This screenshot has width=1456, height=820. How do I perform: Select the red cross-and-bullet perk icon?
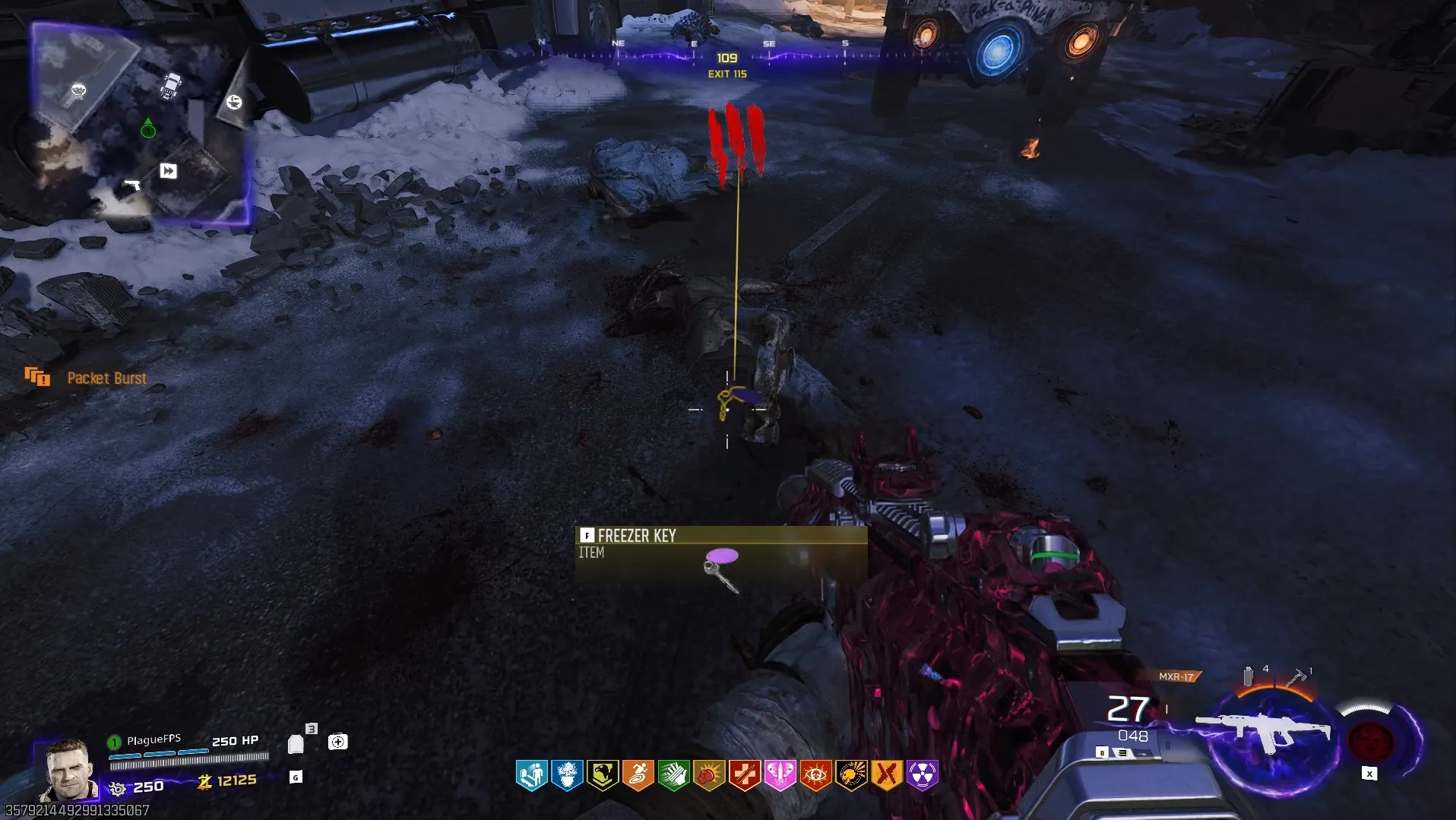[x=745, y=775]
